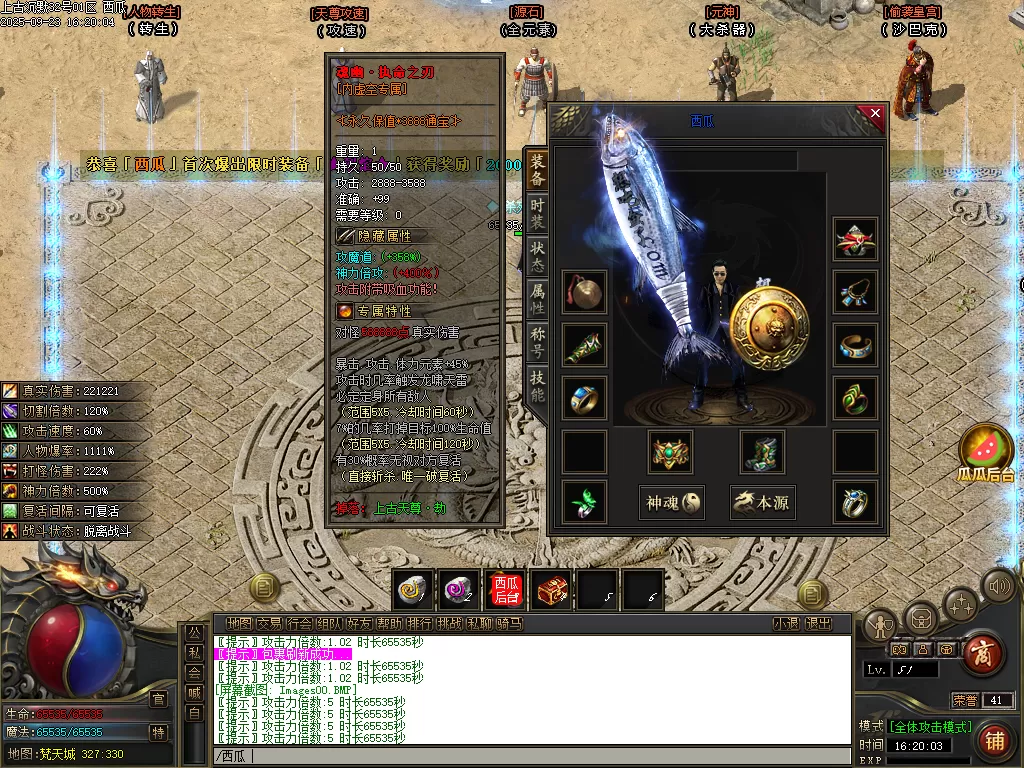Image resolution: width=1024 pixels, height=768 pixels.
Task: Open the 行会 guild menu
Action: (x=299, y=624)
